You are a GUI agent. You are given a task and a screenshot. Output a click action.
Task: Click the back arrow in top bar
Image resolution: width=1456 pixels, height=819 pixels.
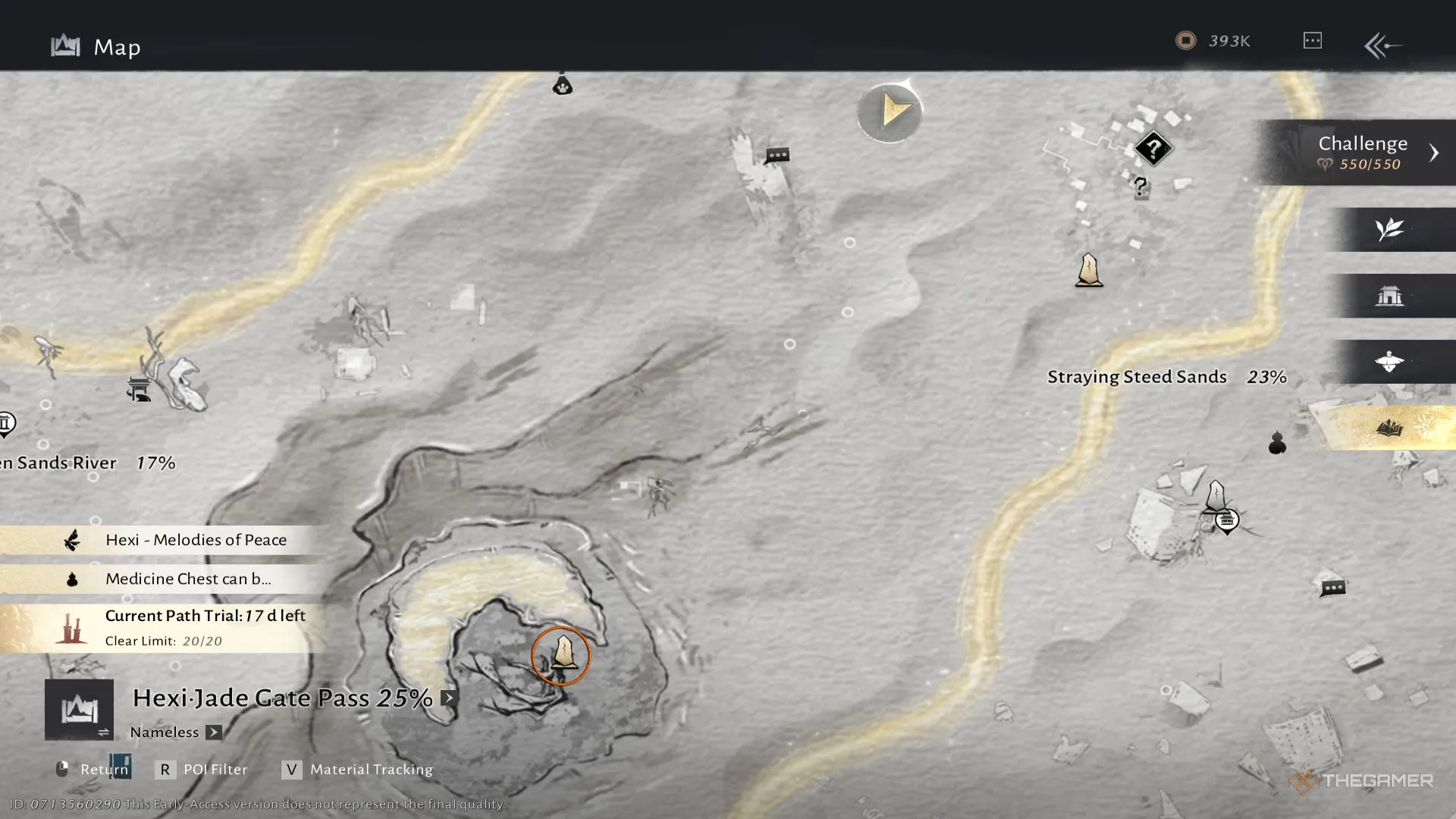pyautogui.click(x=1382, y=45)
